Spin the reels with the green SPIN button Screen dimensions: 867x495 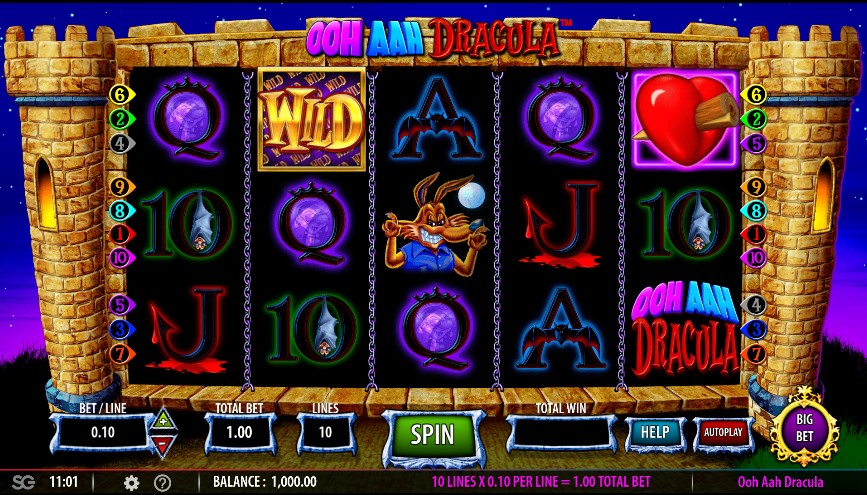point(433,434)
